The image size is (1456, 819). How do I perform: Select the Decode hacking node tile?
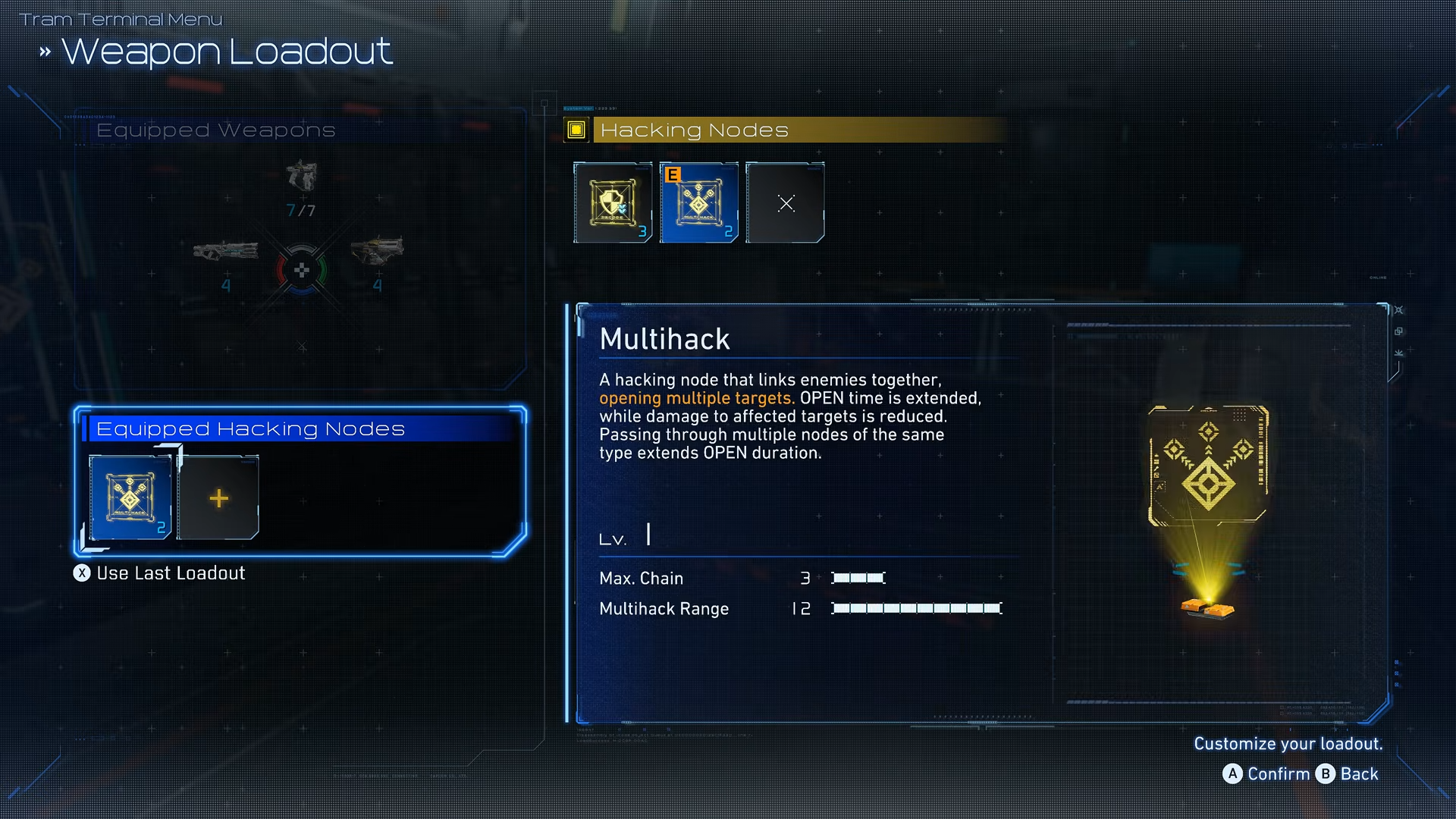(x=613, y=202)
